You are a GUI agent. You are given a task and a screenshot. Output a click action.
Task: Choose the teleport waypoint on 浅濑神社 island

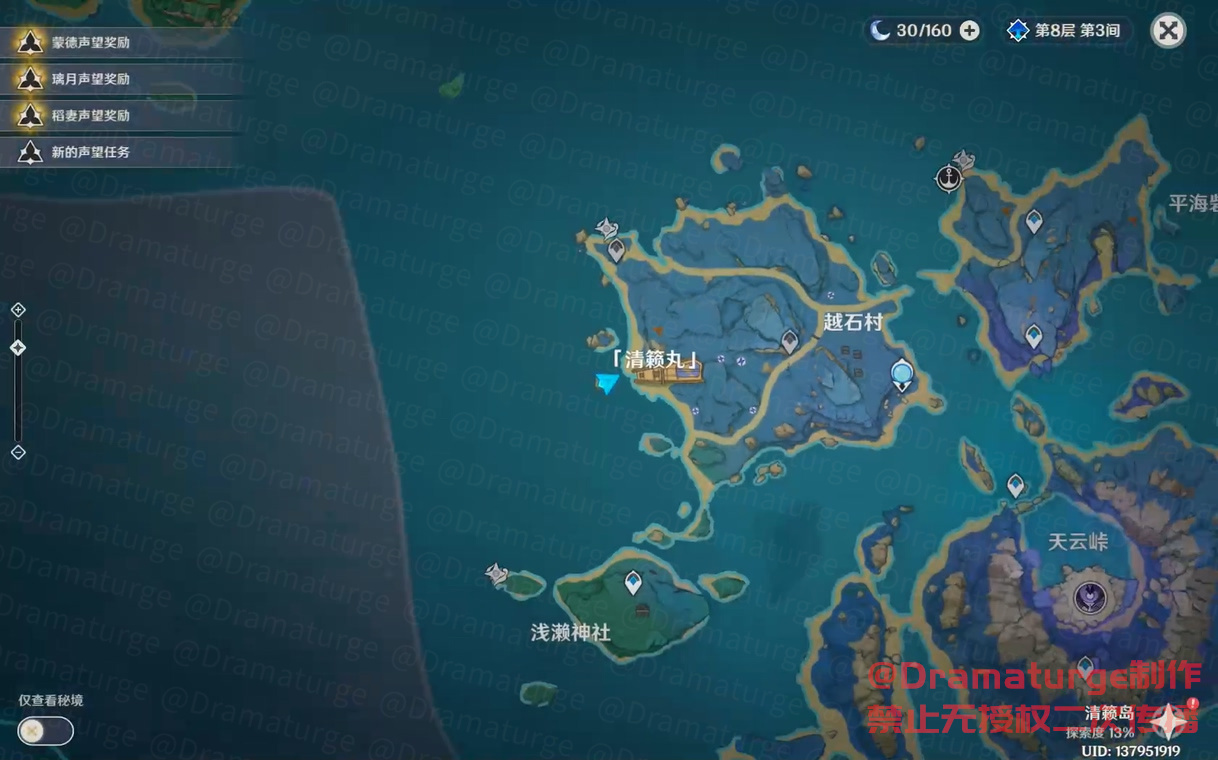point(633,581)
